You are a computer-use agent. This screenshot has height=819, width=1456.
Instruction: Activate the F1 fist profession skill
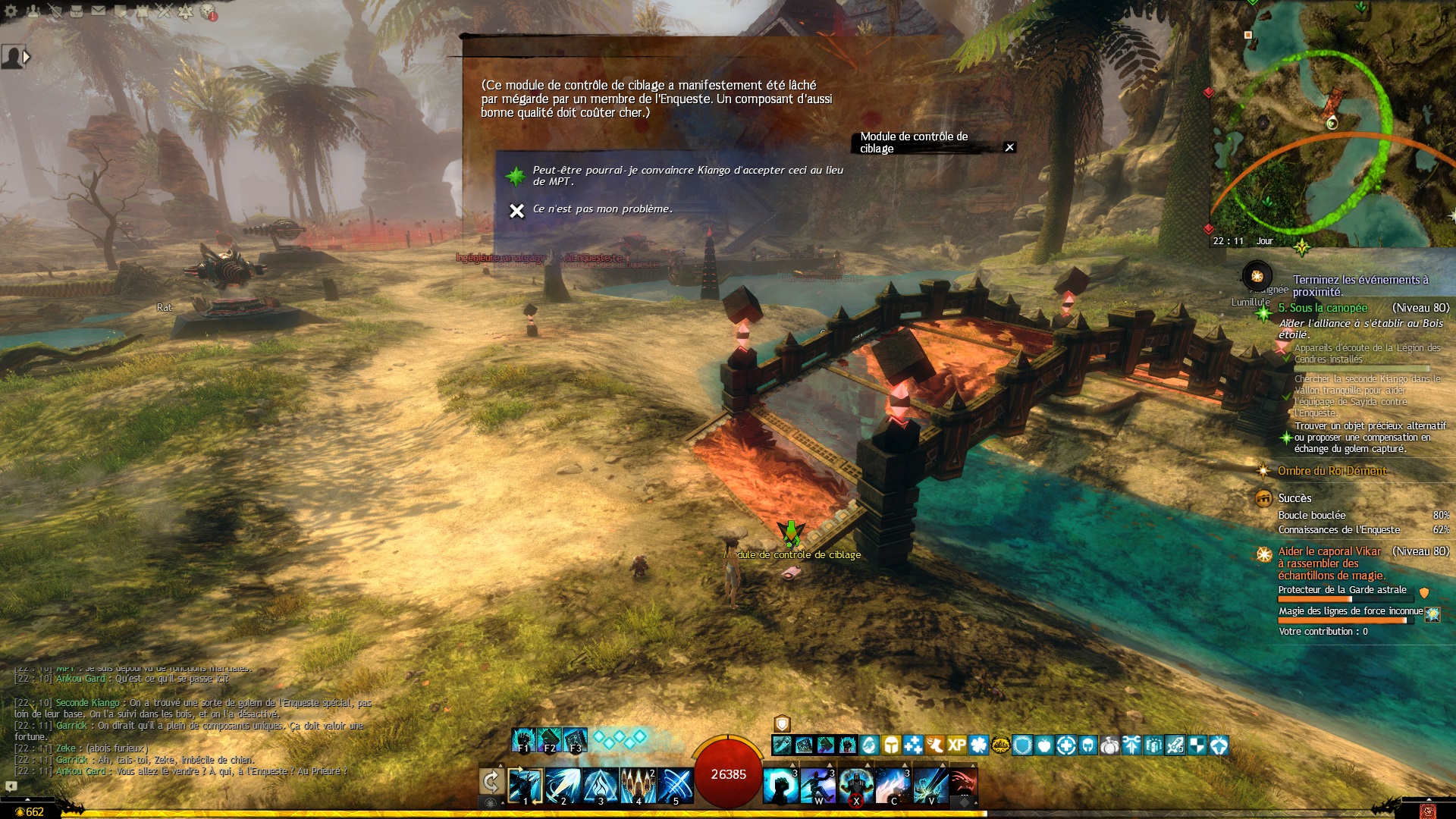tap(523, 739)
